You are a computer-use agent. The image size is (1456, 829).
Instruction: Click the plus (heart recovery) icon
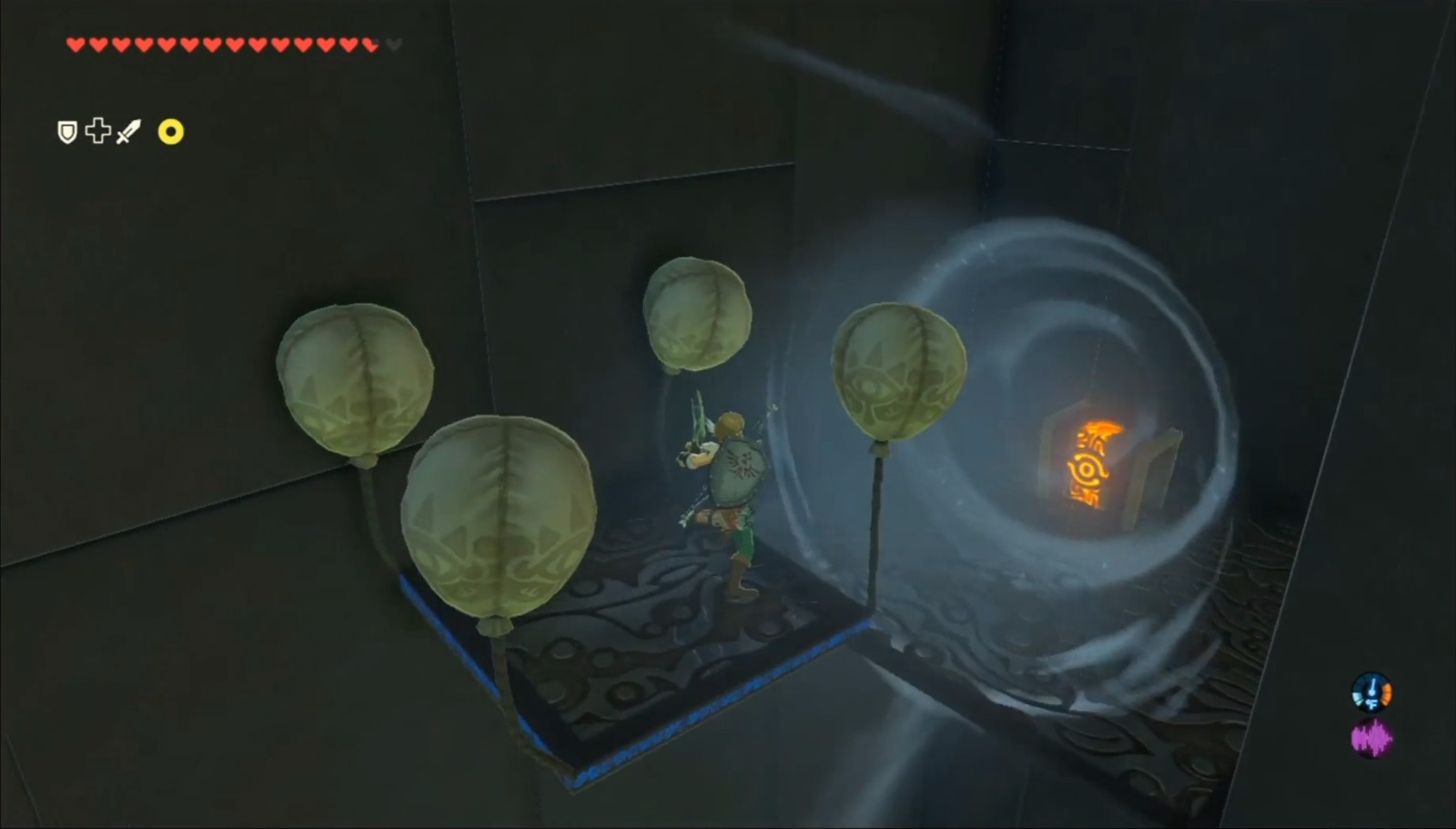(99, 131)
